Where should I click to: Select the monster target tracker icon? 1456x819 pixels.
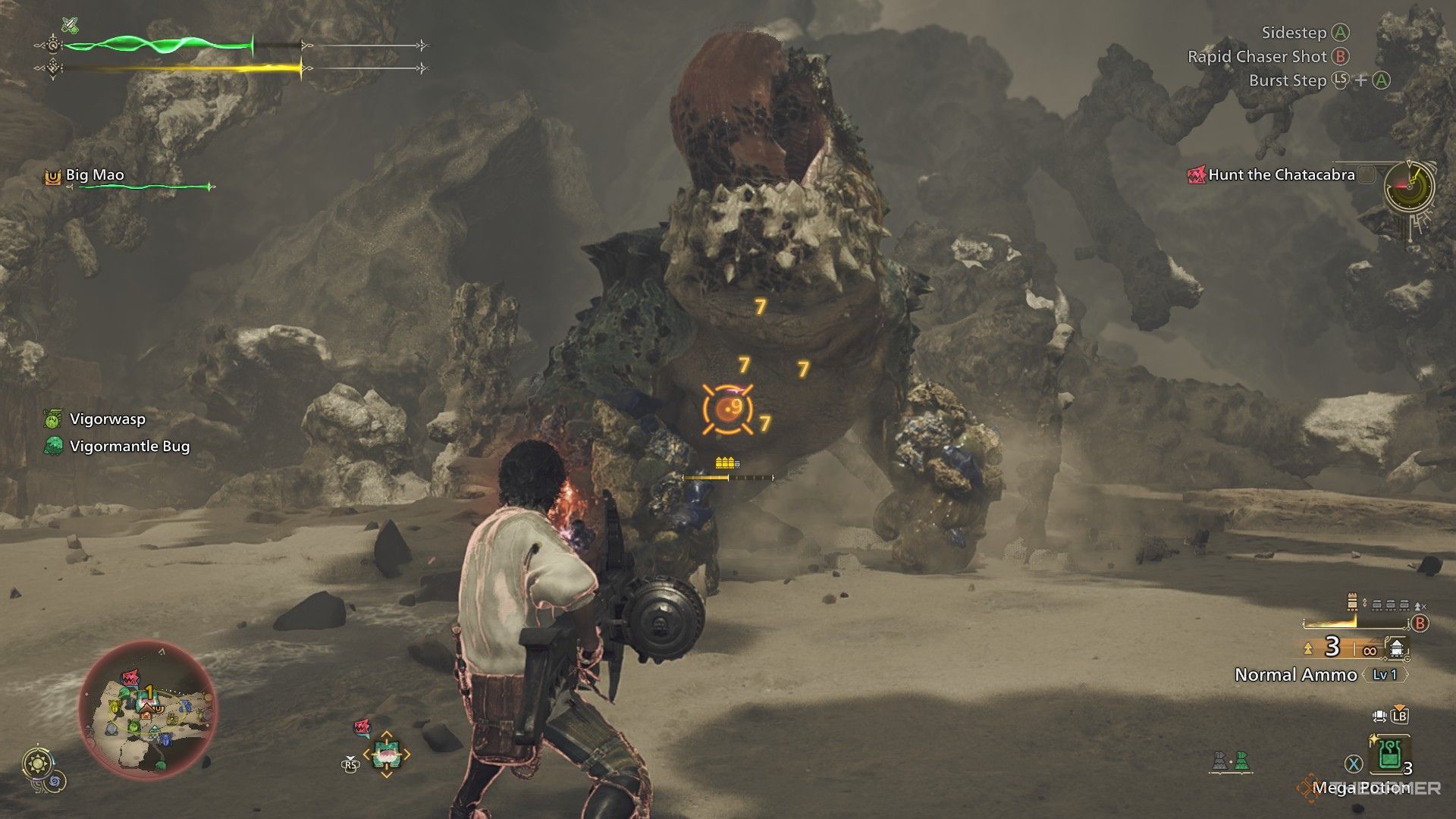(386, 755)
